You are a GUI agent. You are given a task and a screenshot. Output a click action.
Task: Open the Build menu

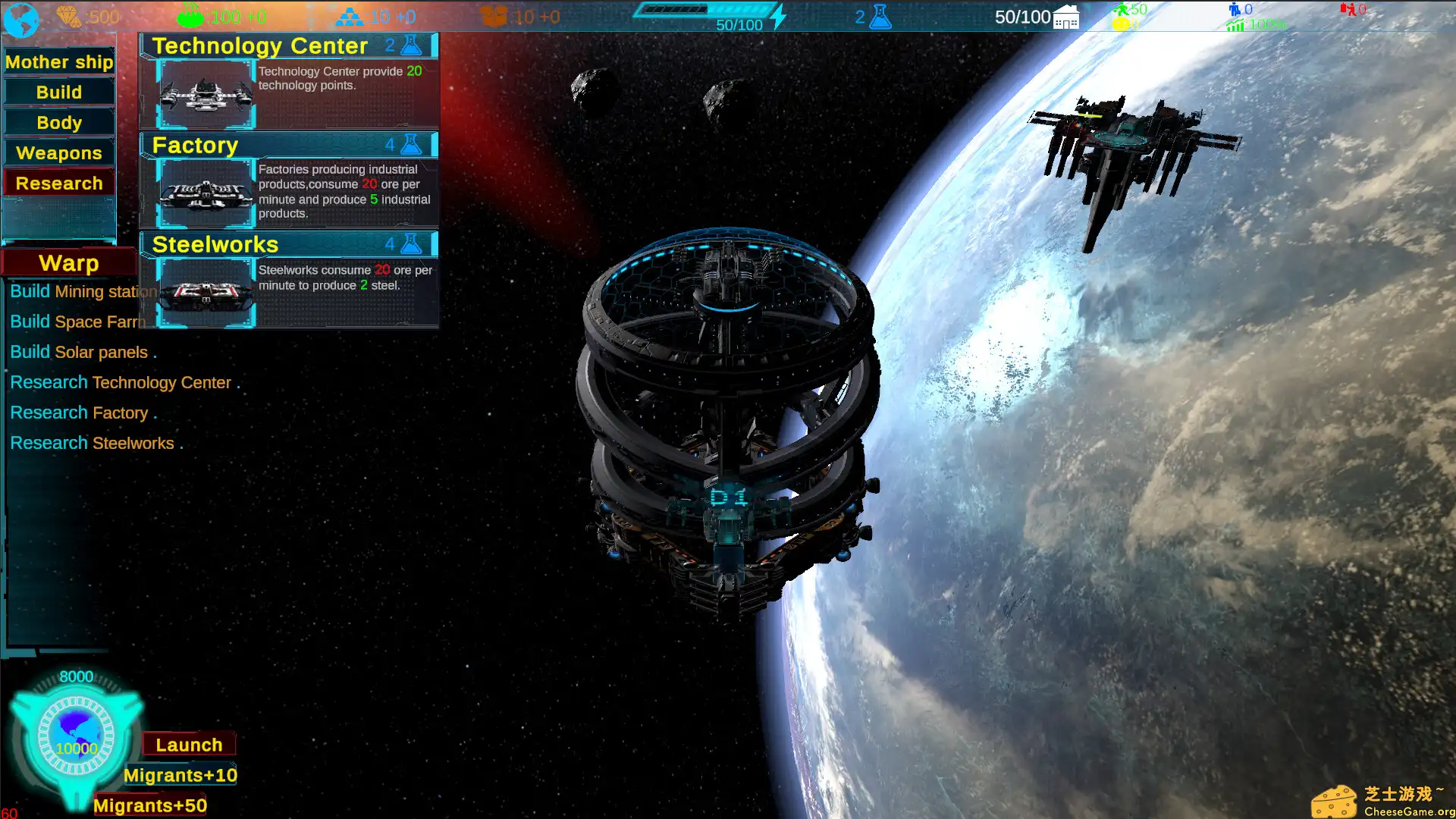pyautogui.click(x=58, y=92)
